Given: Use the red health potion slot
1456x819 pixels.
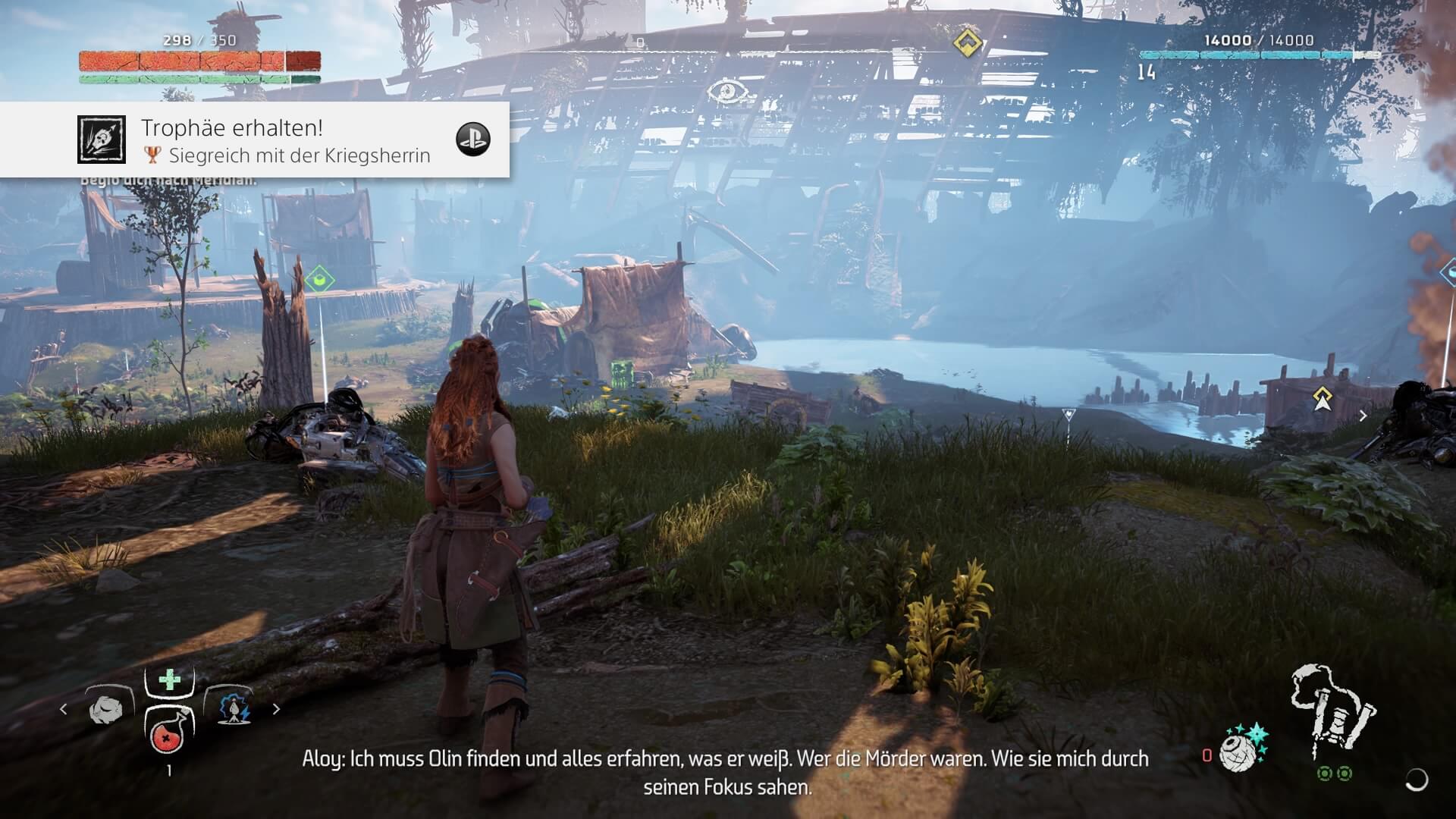Looking at the screenshot, I should (168, 733).
